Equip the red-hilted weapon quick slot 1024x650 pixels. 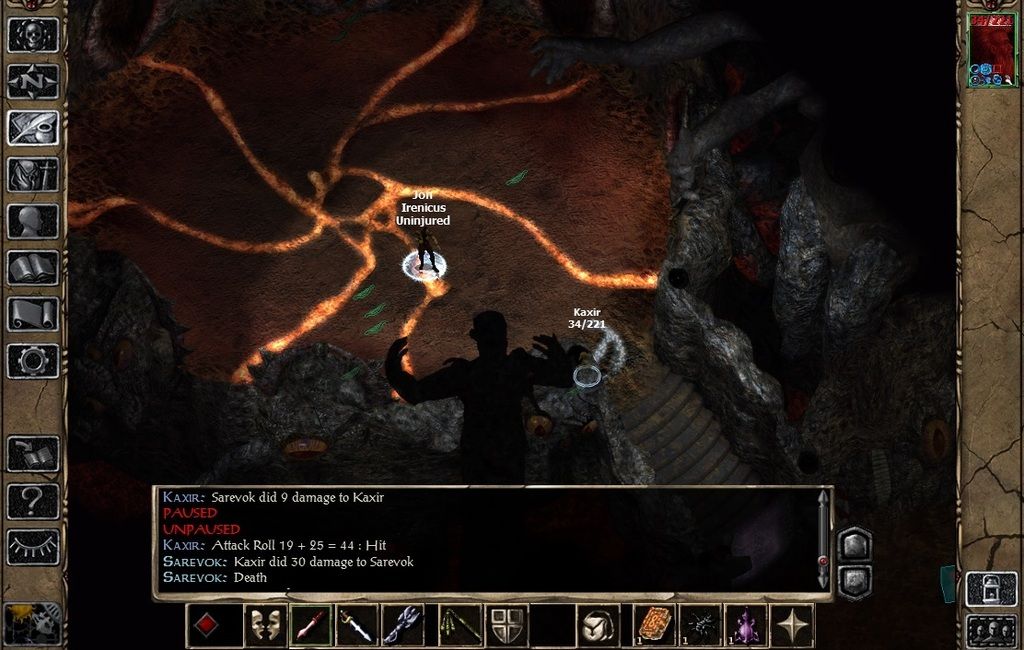coord(310,626)
